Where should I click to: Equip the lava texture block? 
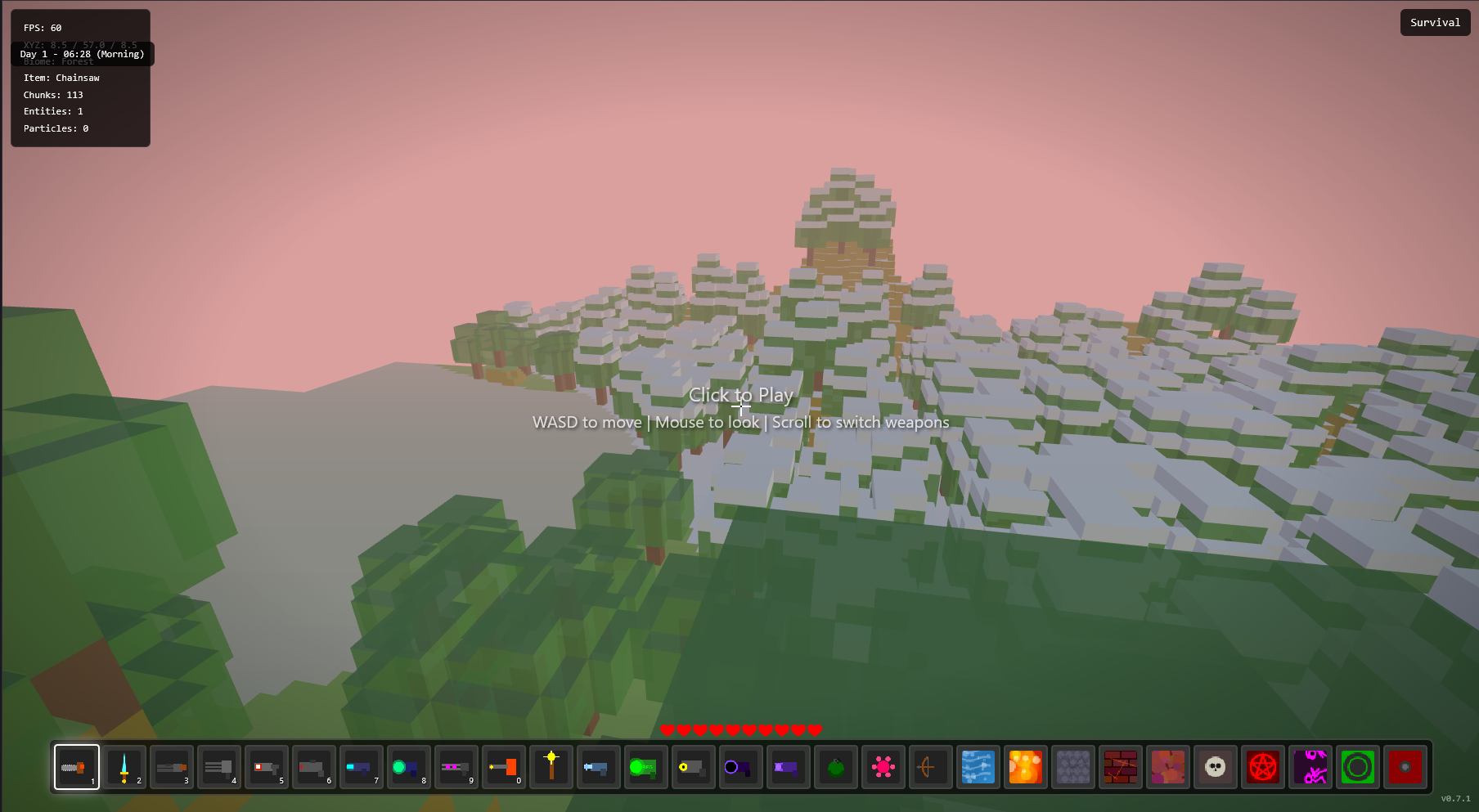click(x=1025, y=767)
